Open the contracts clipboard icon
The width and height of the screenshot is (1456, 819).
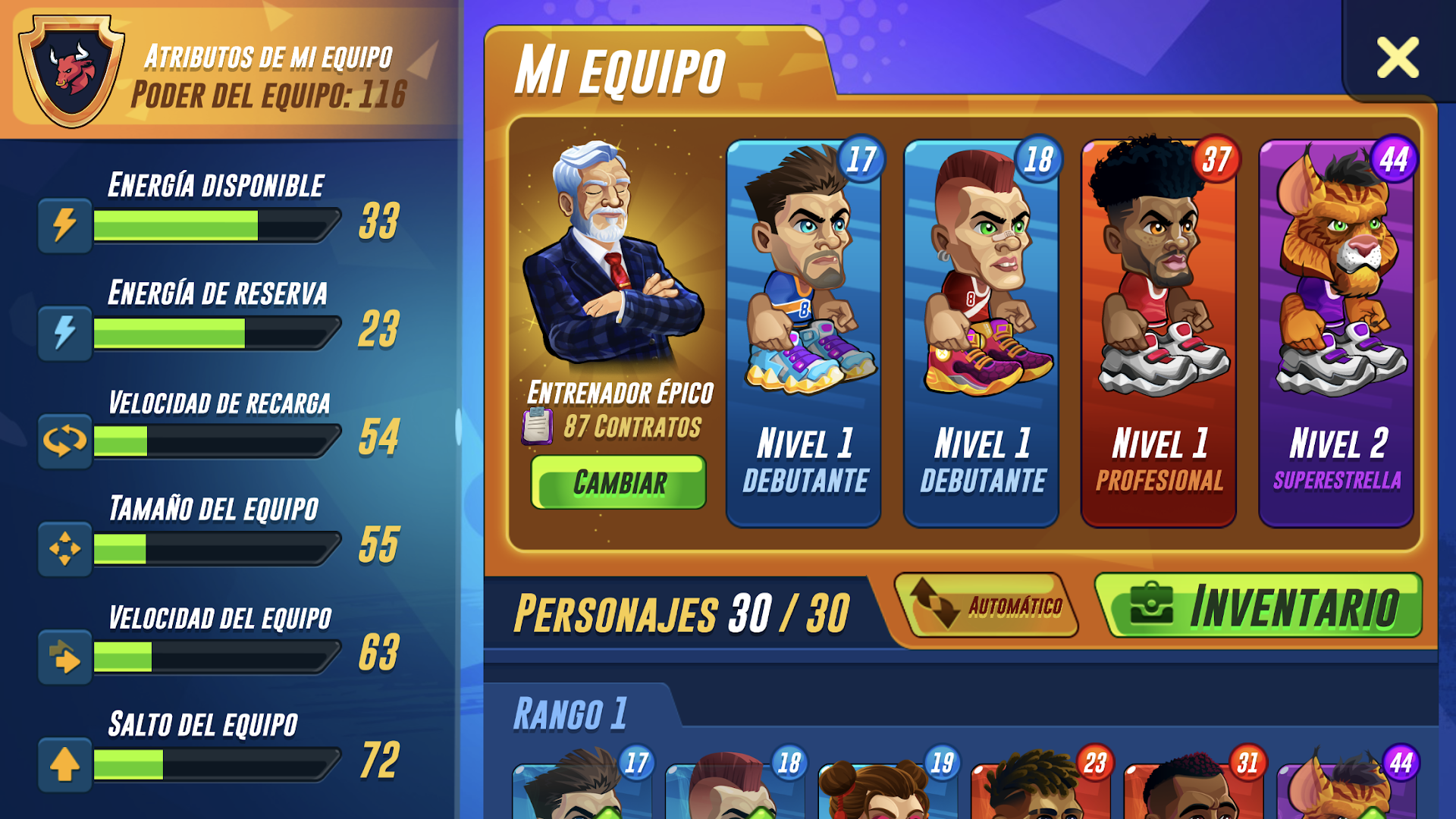pyautogui.click(x=538, y=425)
